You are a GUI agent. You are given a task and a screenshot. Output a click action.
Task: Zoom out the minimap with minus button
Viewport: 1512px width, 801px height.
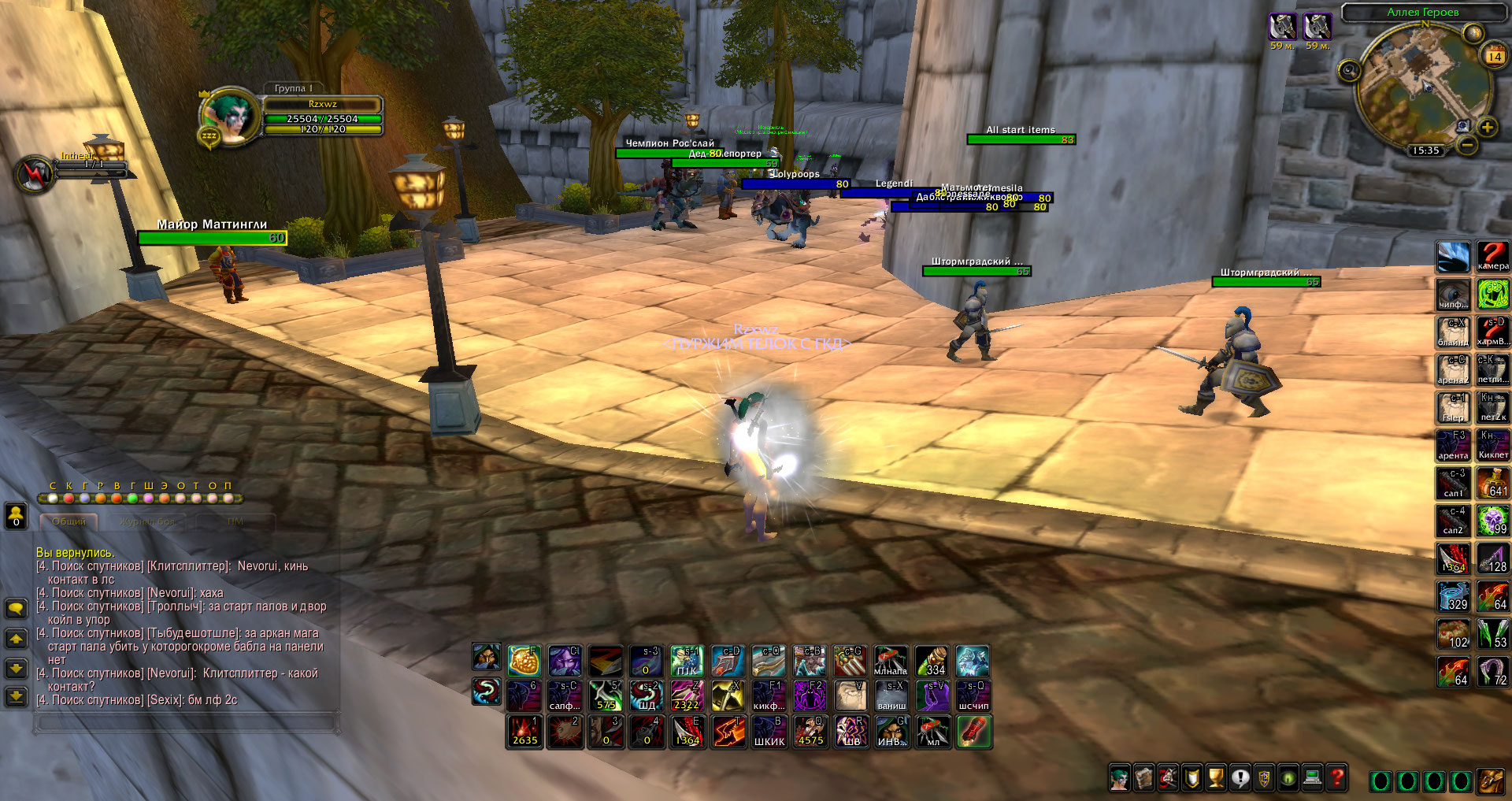(1466, 145)
